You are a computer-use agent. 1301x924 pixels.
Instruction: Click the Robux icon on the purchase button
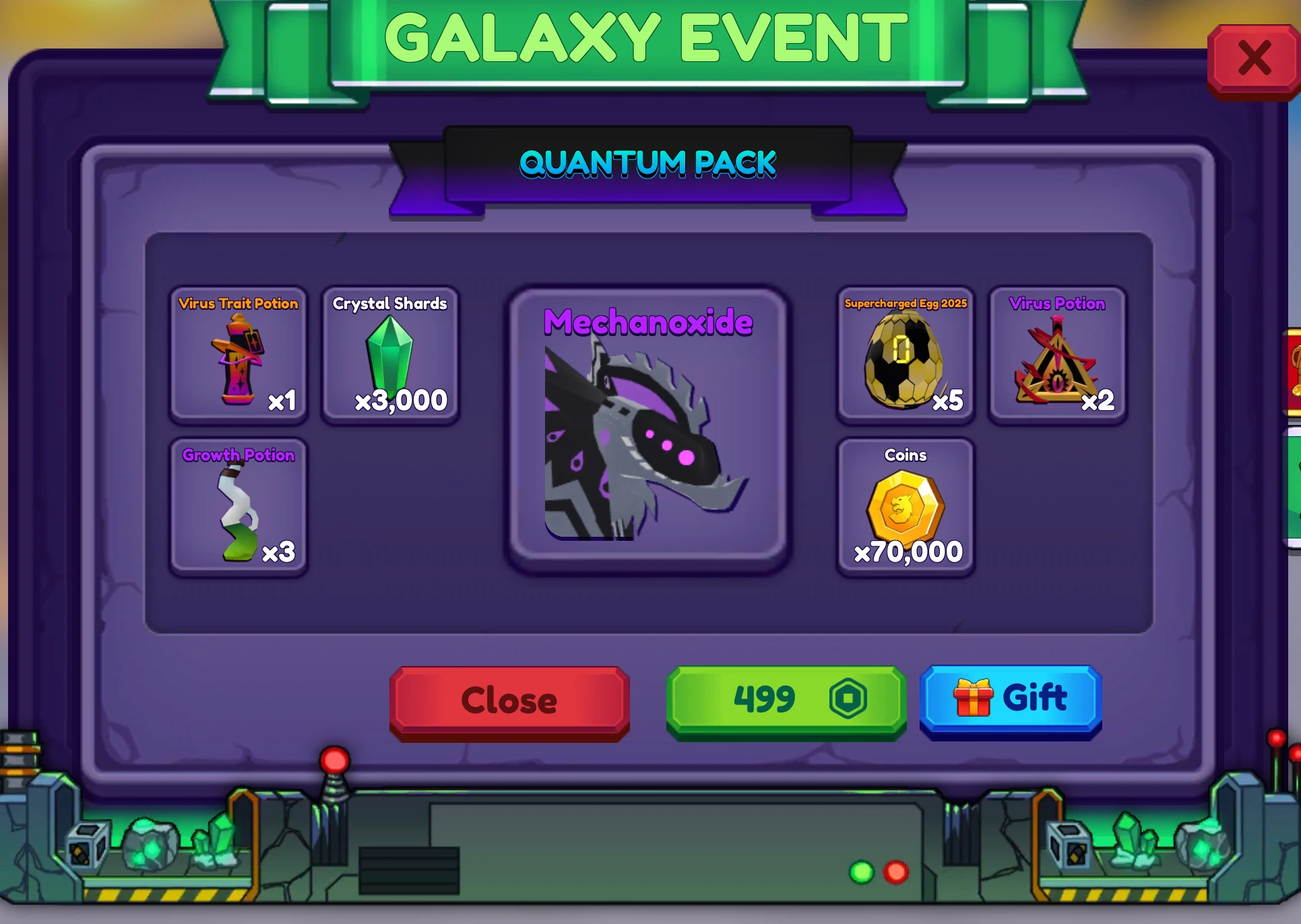(x=848, y=700)
